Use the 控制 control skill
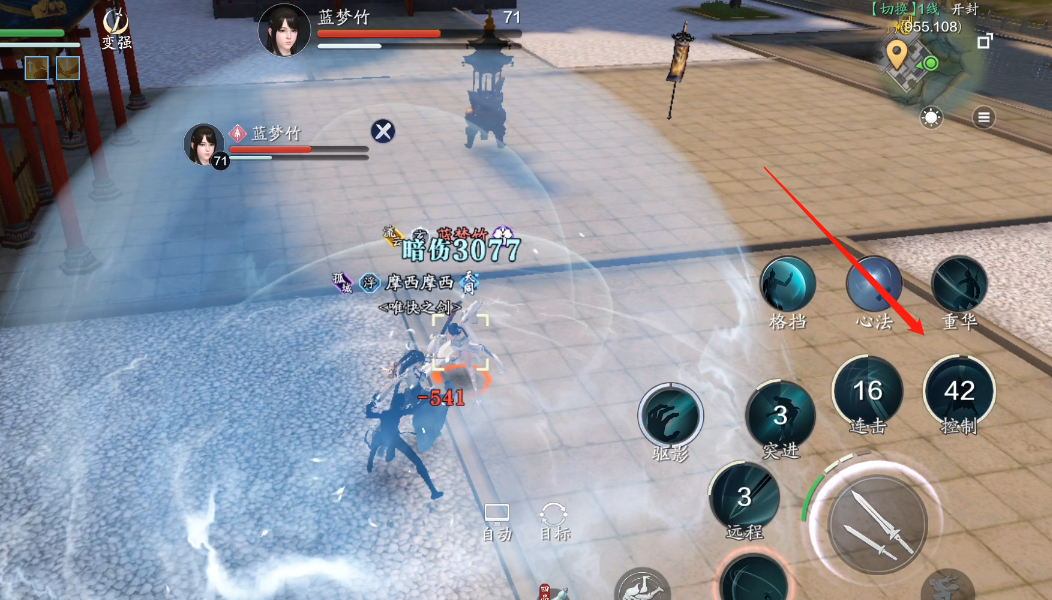Image resolution: width=1052 pixels, height=600 pixels. [959, 391]
